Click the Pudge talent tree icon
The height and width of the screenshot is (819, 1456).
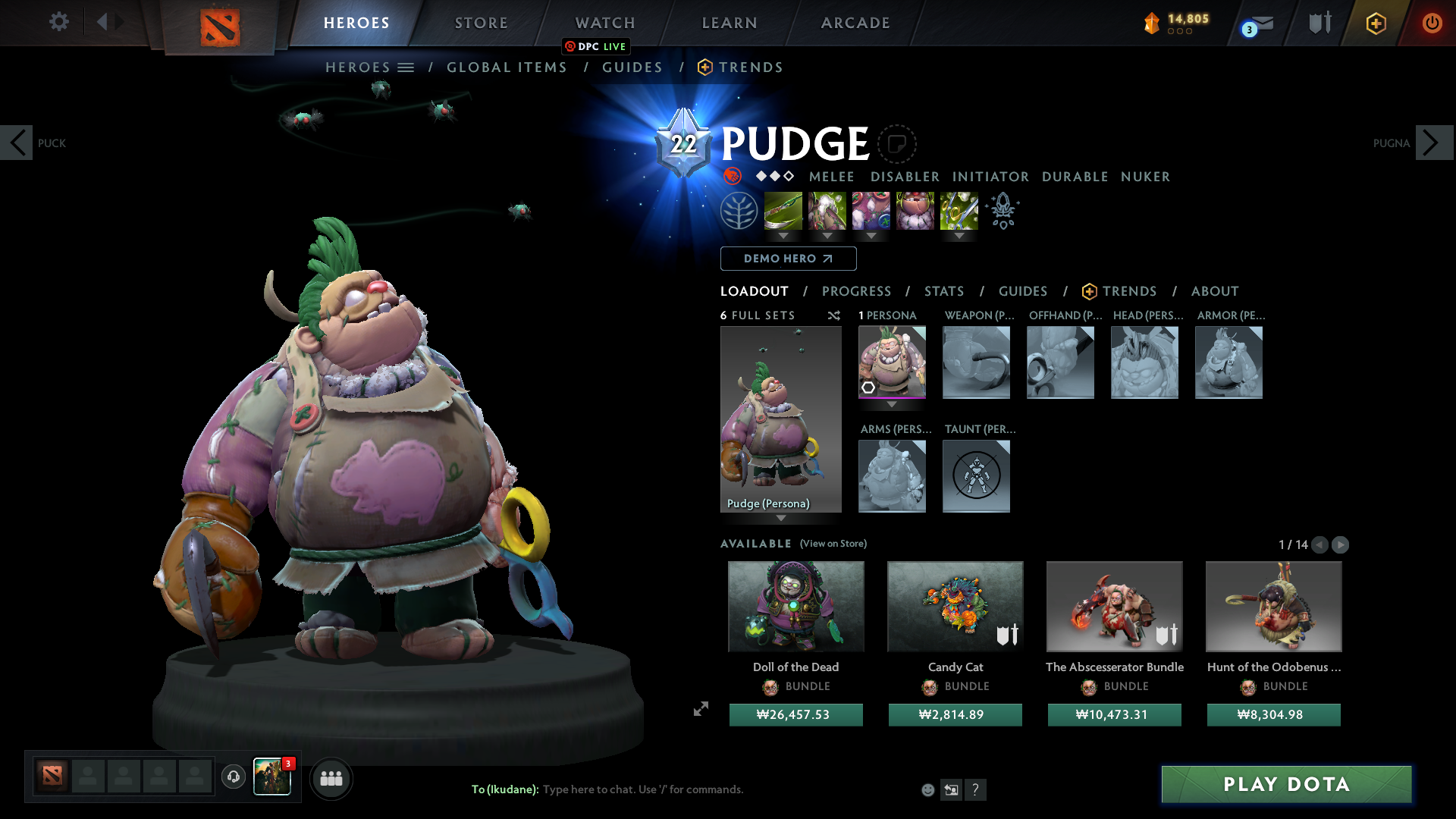pyautogui.click(x=739, y=210)
